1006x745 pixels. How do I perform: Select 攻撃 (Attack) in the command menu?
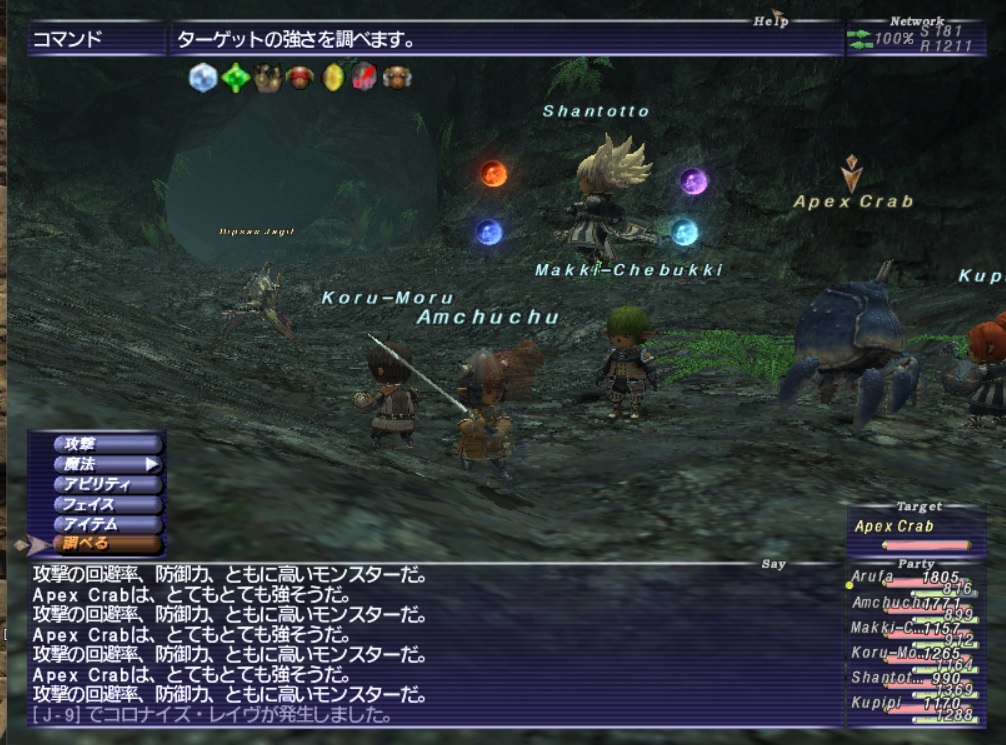click(x=105, y=443)
